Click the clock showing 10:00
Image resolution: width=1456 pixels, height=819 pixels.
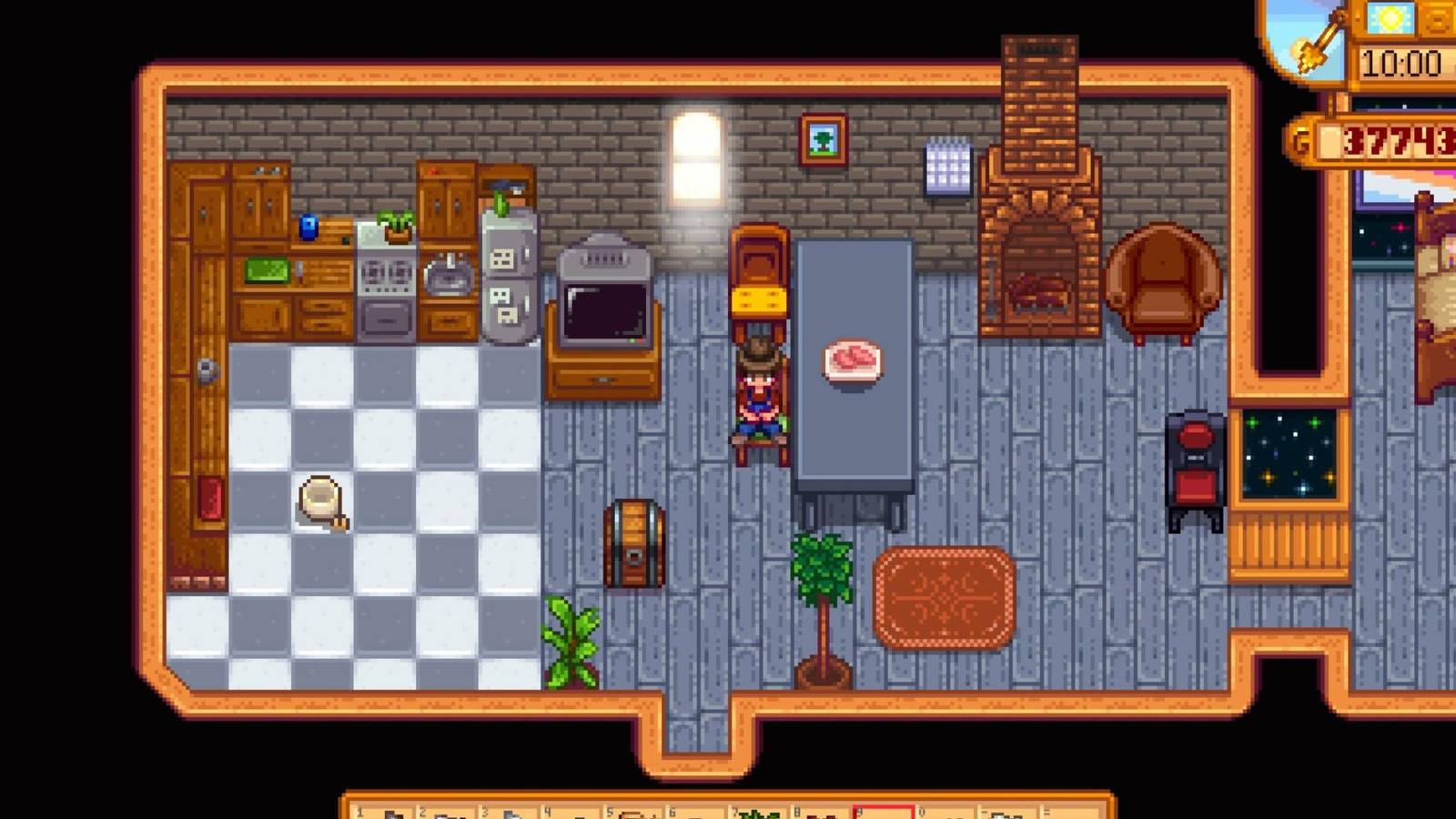pyautogui.click(x=1399, y=62)
